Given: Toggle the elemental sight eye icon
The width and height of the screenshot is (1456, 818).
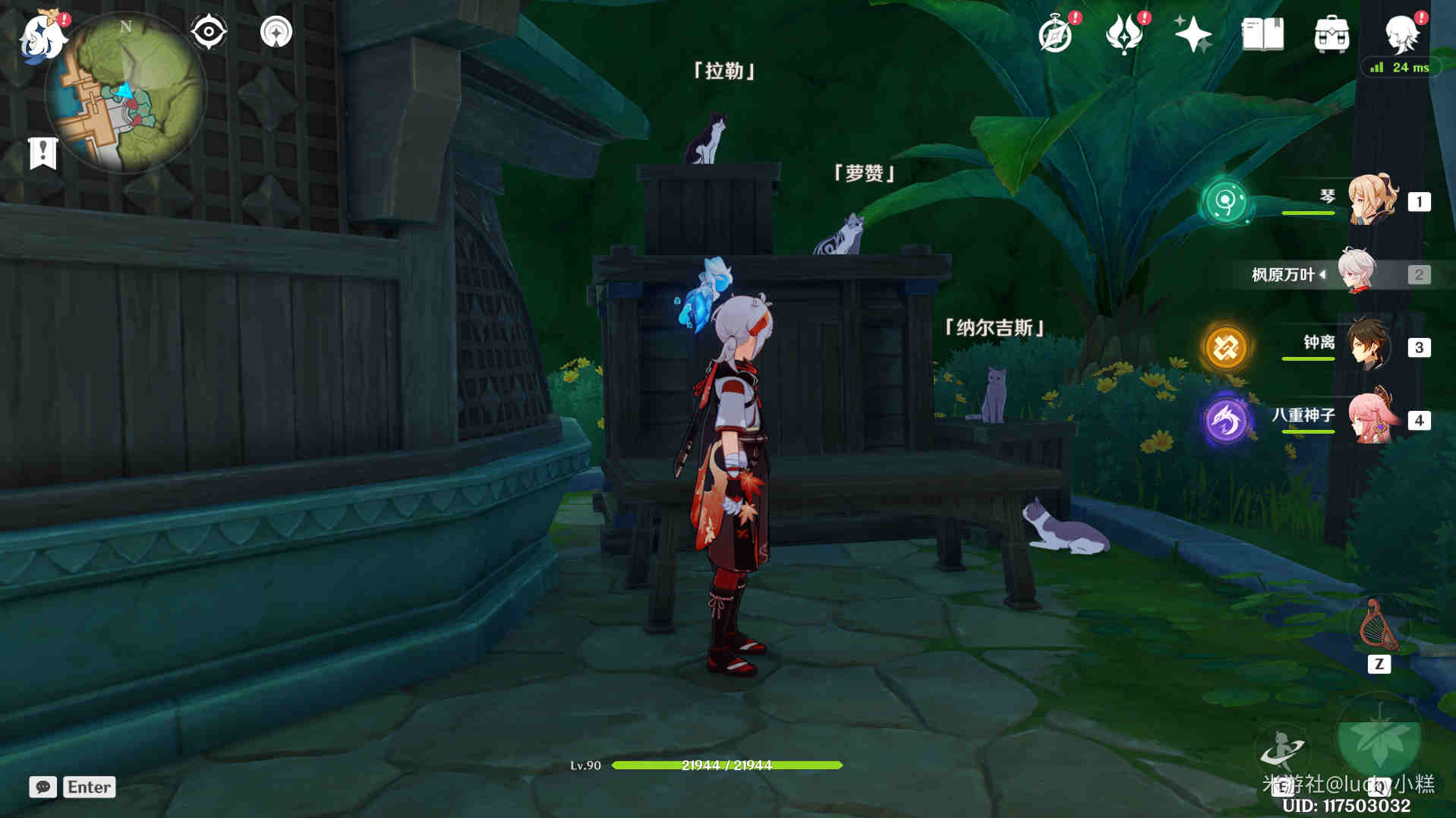Looking at the screenshot, I should pos(209,33).
